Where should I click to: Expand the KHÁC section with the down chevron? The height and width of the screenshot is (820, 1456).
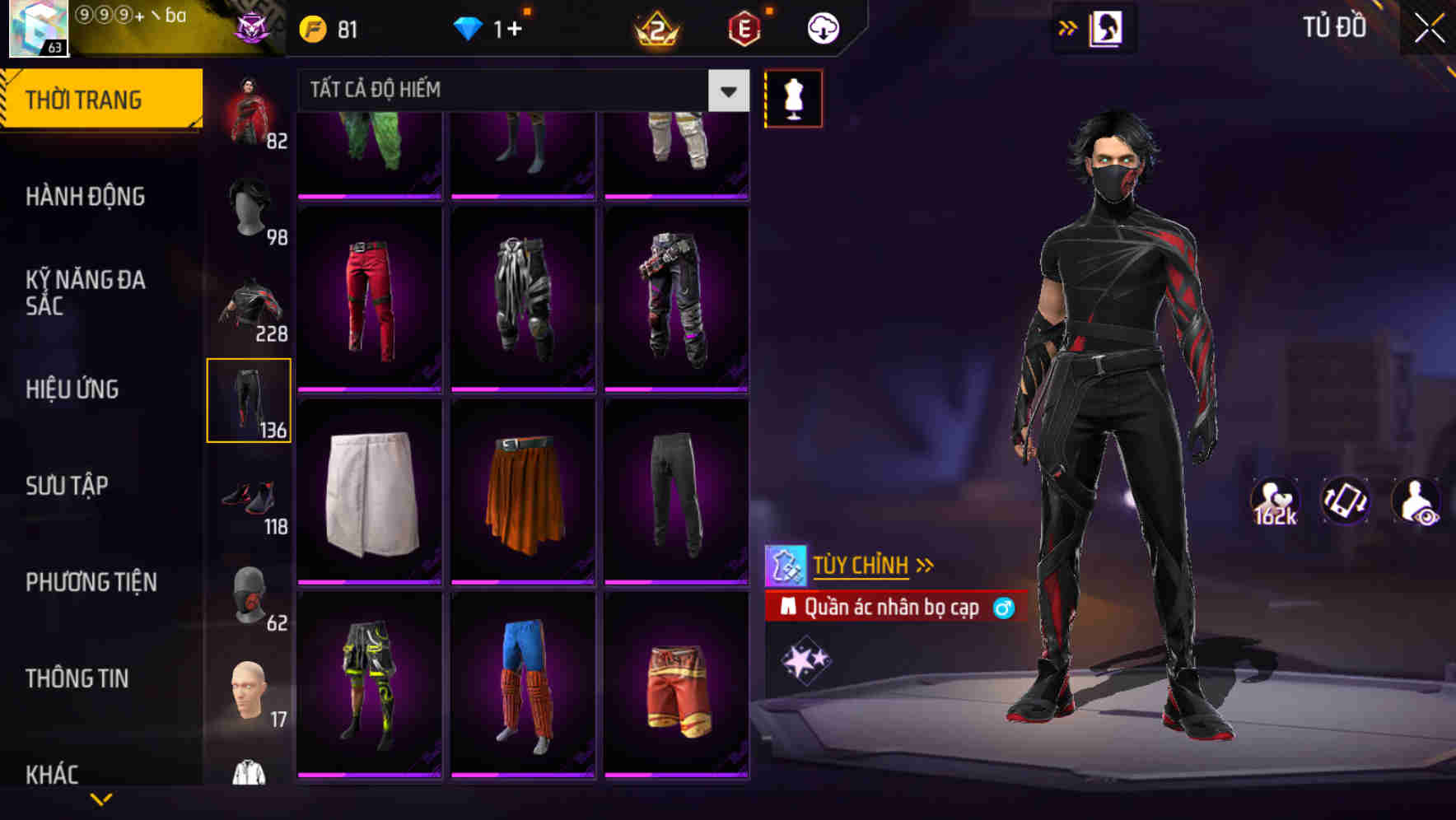[x=101, y=797]
